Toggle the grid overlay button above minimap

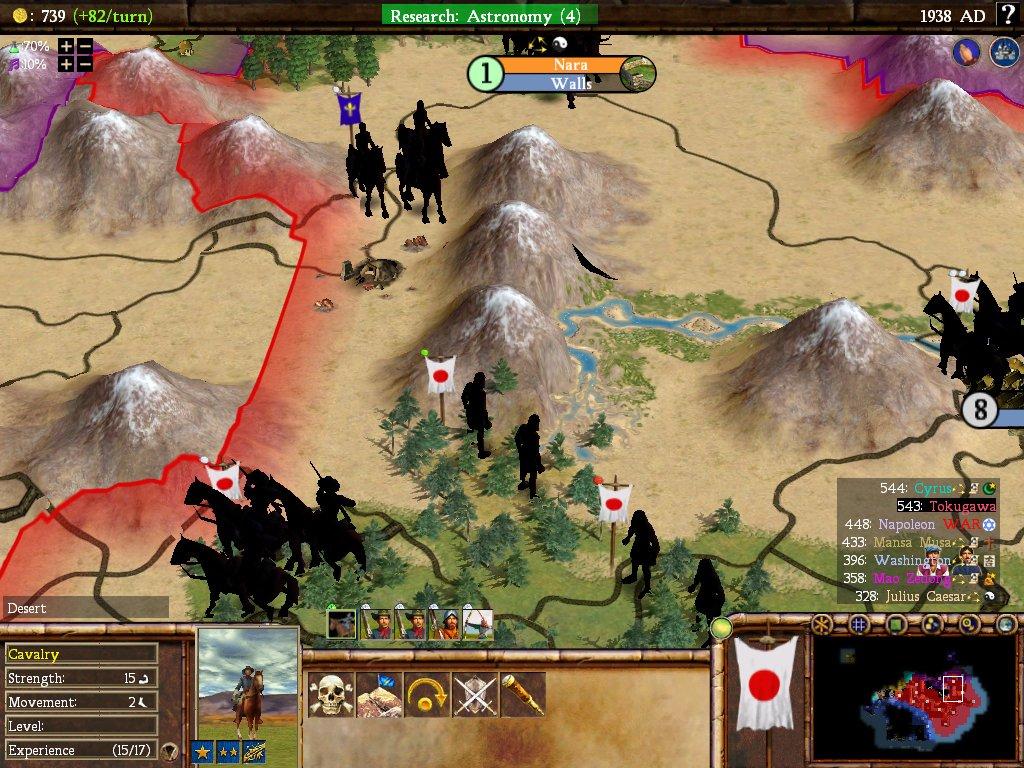coord(859,625)
